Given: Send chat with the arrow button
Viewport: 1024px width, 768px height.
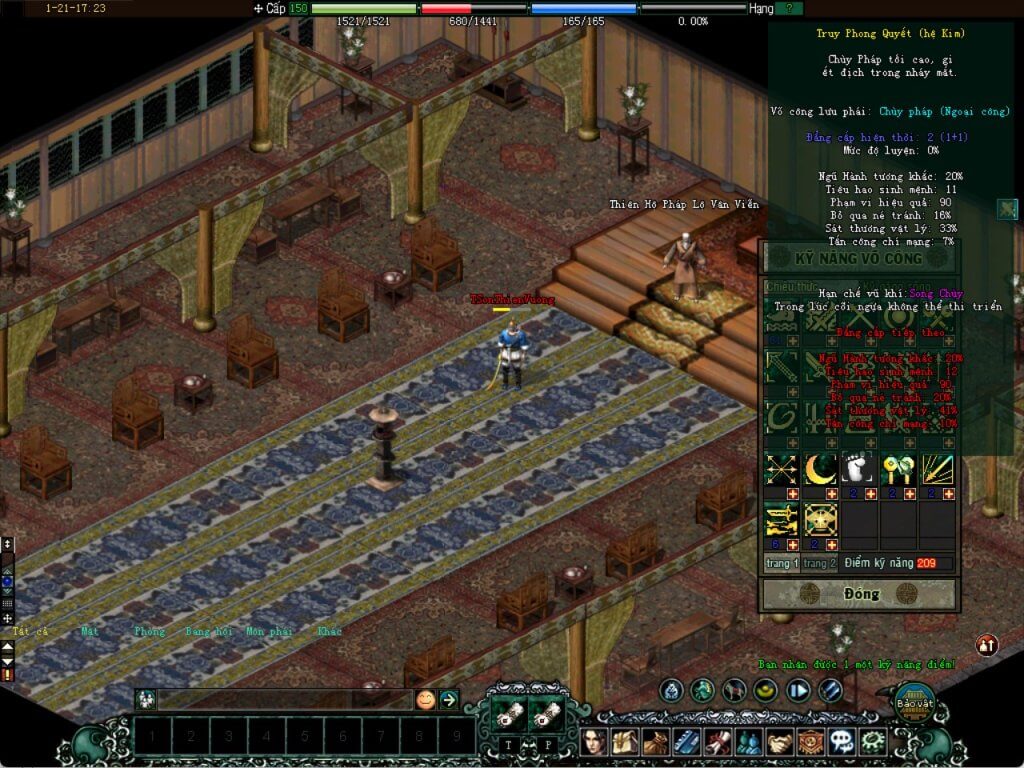Looking at the screenshot, I should tap(449, 700).
